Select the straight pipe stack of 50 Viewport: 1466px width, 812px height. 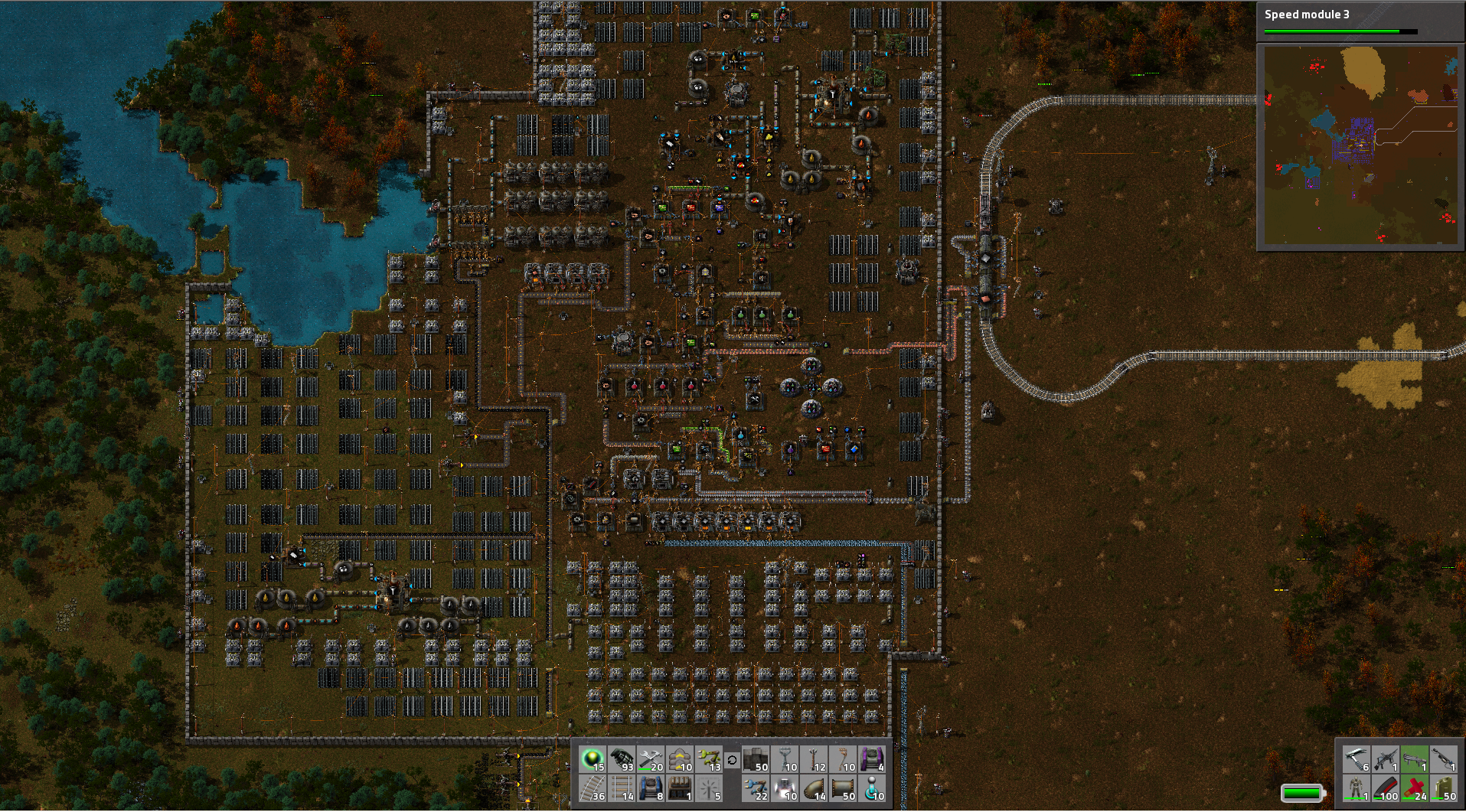coord(844,788)
